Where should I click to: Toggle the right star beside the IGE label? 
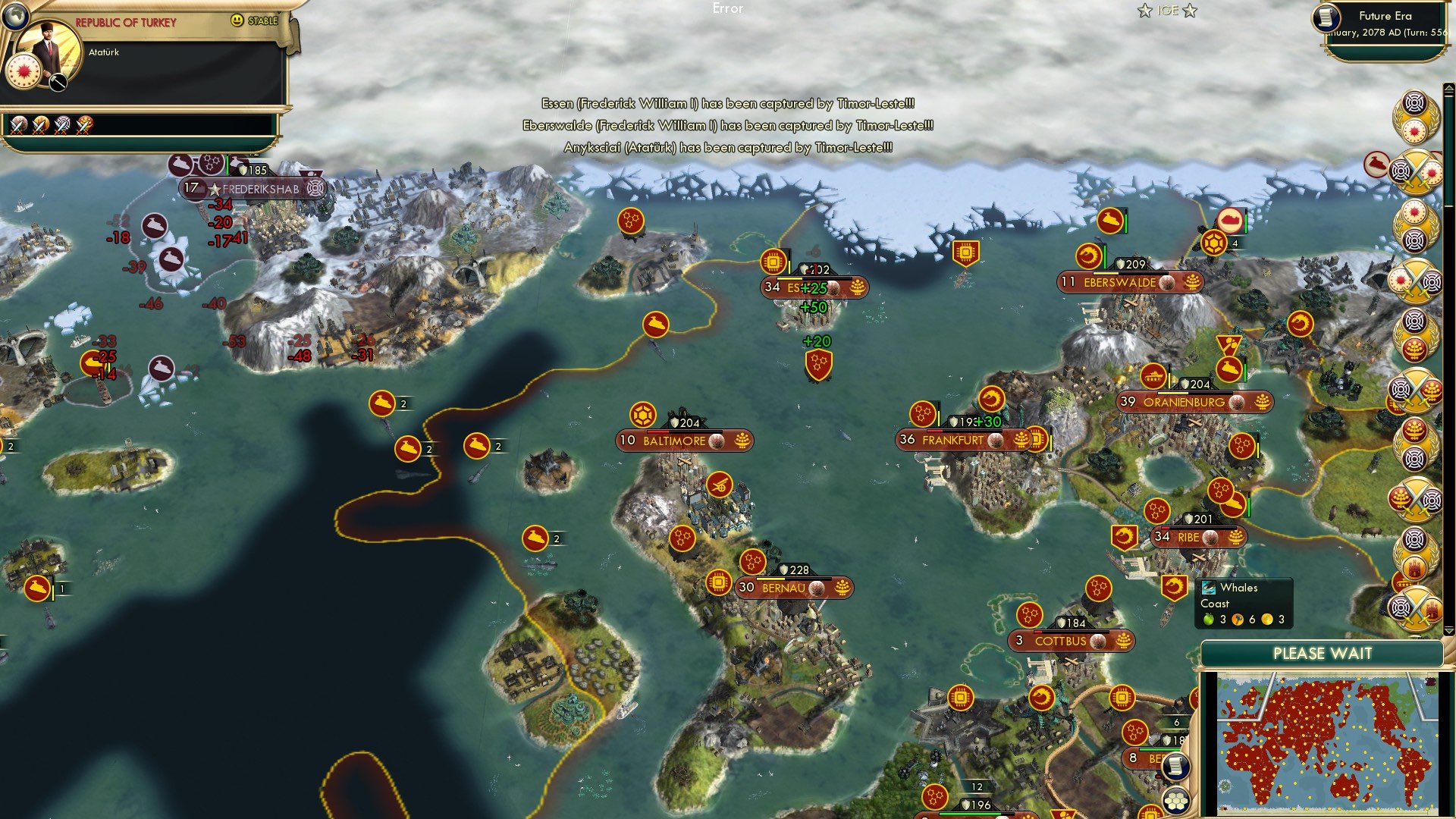pyautogui.click(x=1189, y=11)
